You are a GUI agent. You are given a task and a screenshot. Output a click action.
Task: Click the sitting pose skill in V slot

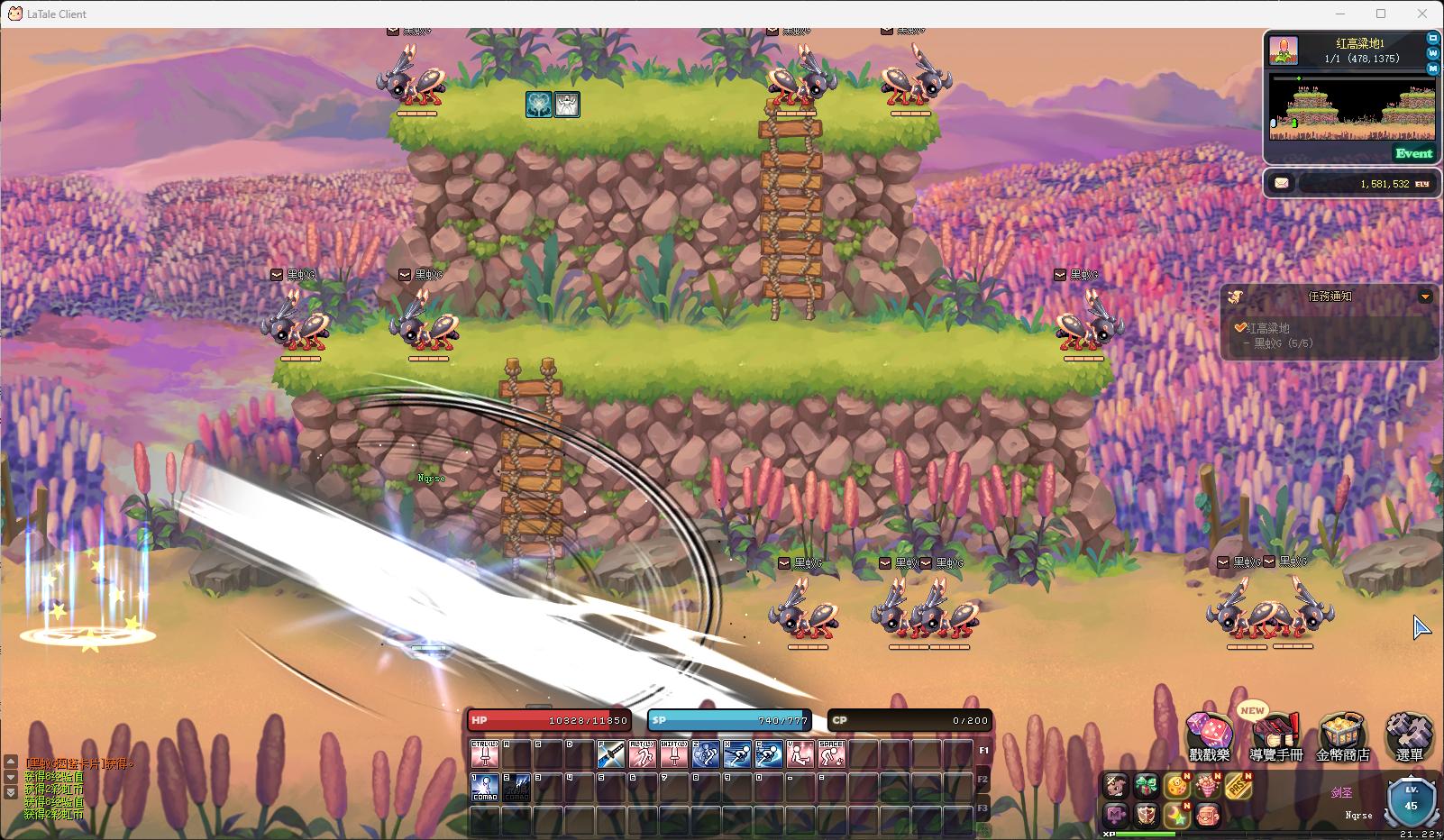click(x=800, y=754)
